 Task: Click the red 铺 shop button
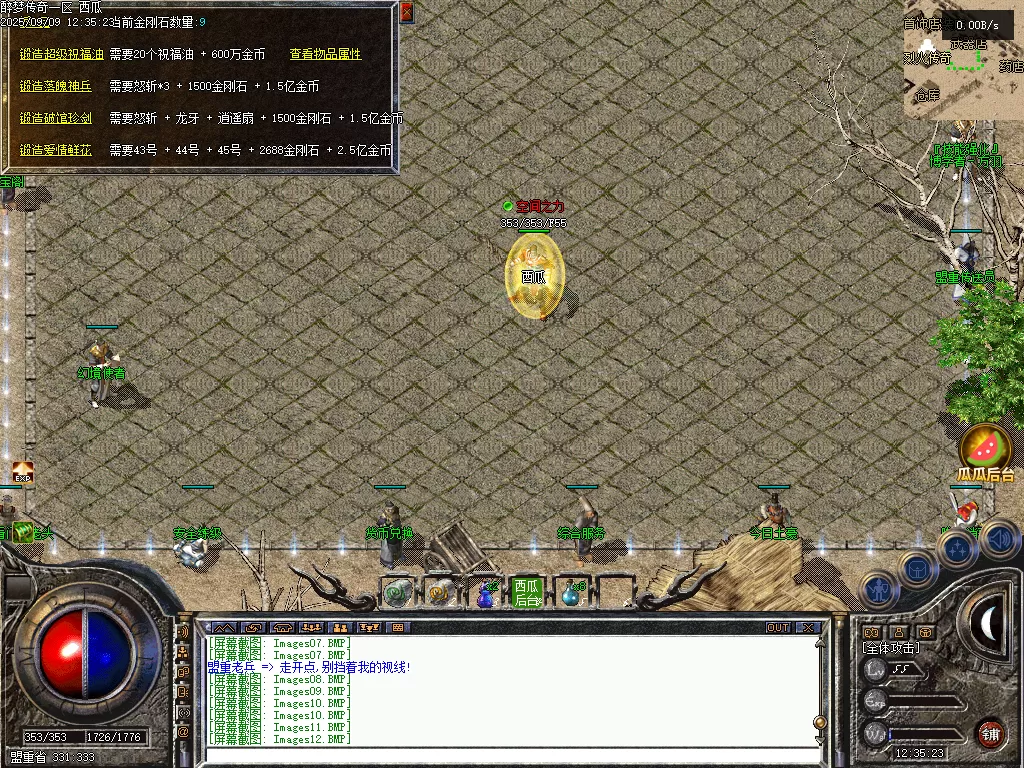[990, 733]
